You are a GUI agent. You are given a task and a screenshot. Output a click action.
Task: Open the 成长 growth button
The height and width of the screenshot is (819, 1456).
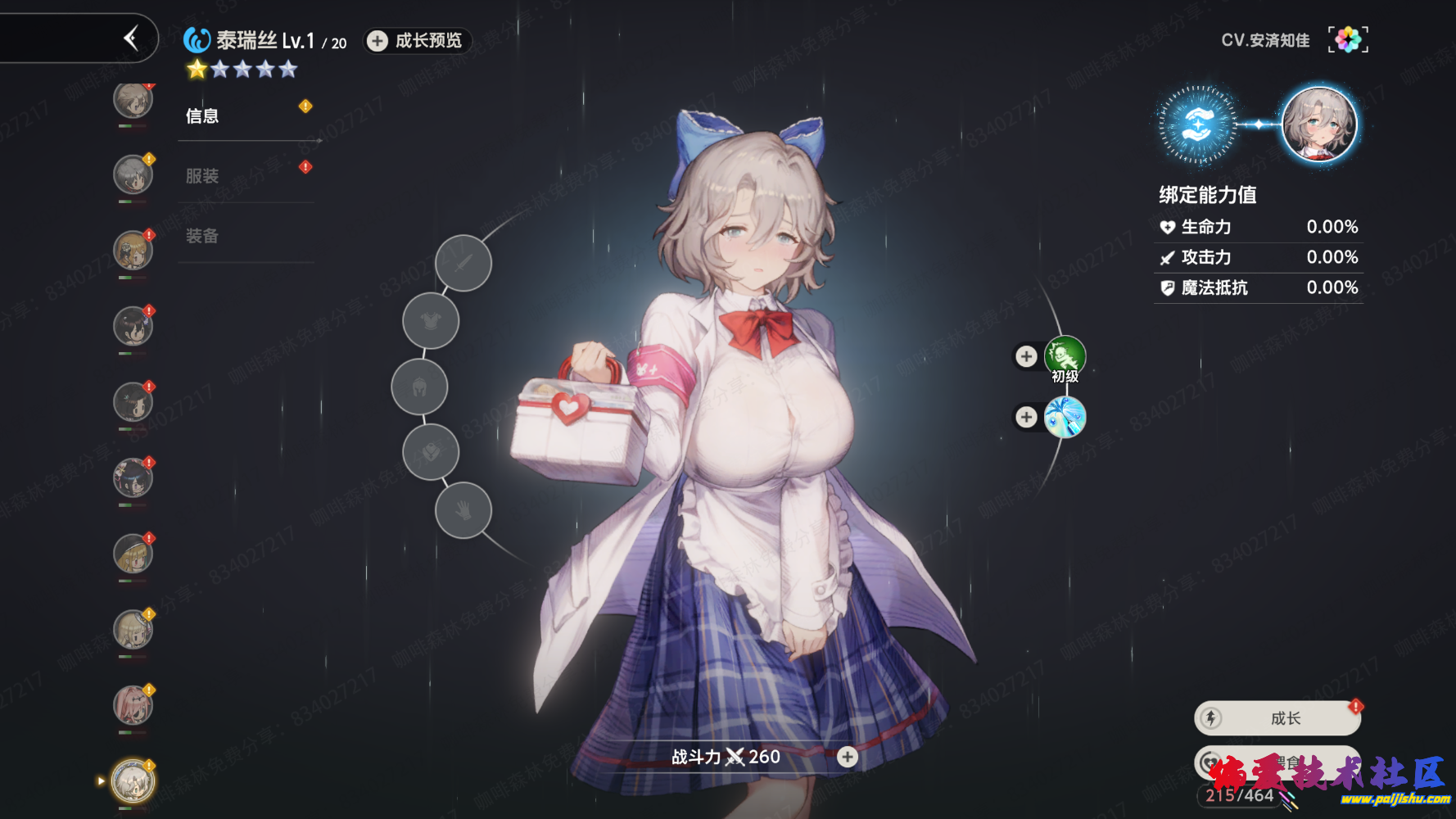[1277, 718]
